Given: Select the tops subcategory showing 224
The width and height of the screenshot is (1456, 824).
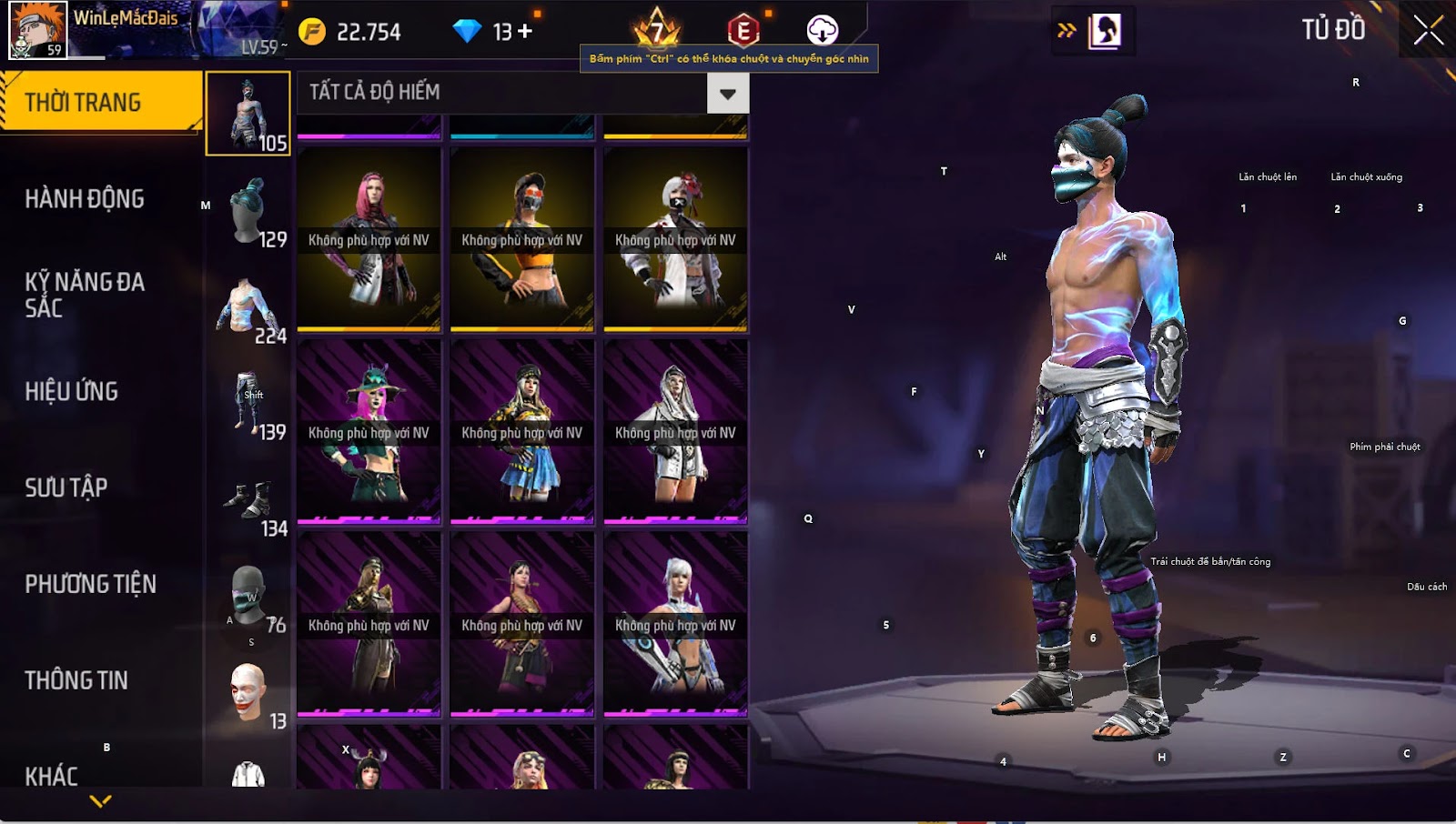Looking at the screenshot, I should click(248, 309).
